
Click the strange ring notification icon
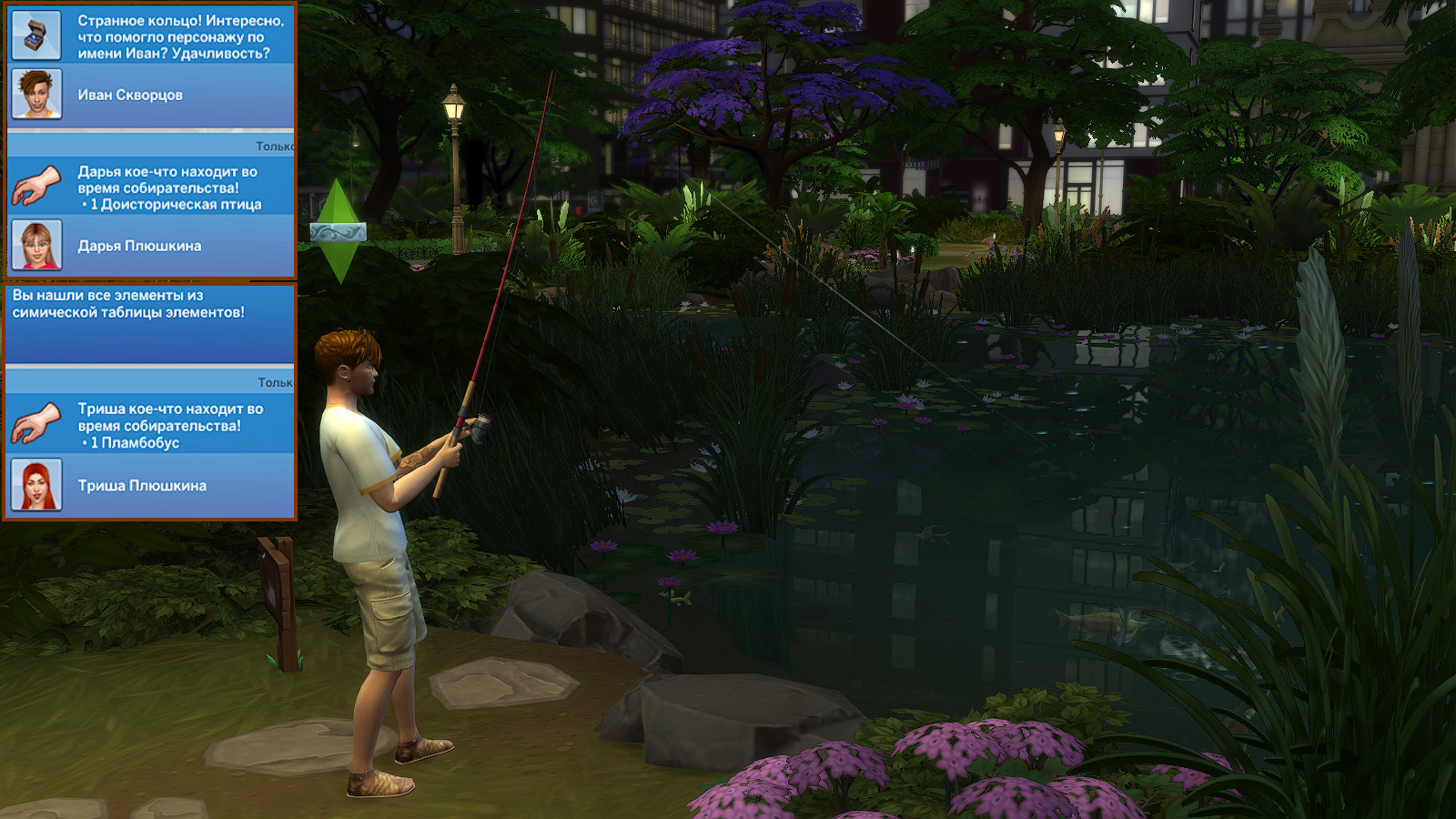(x=36, y=35)
